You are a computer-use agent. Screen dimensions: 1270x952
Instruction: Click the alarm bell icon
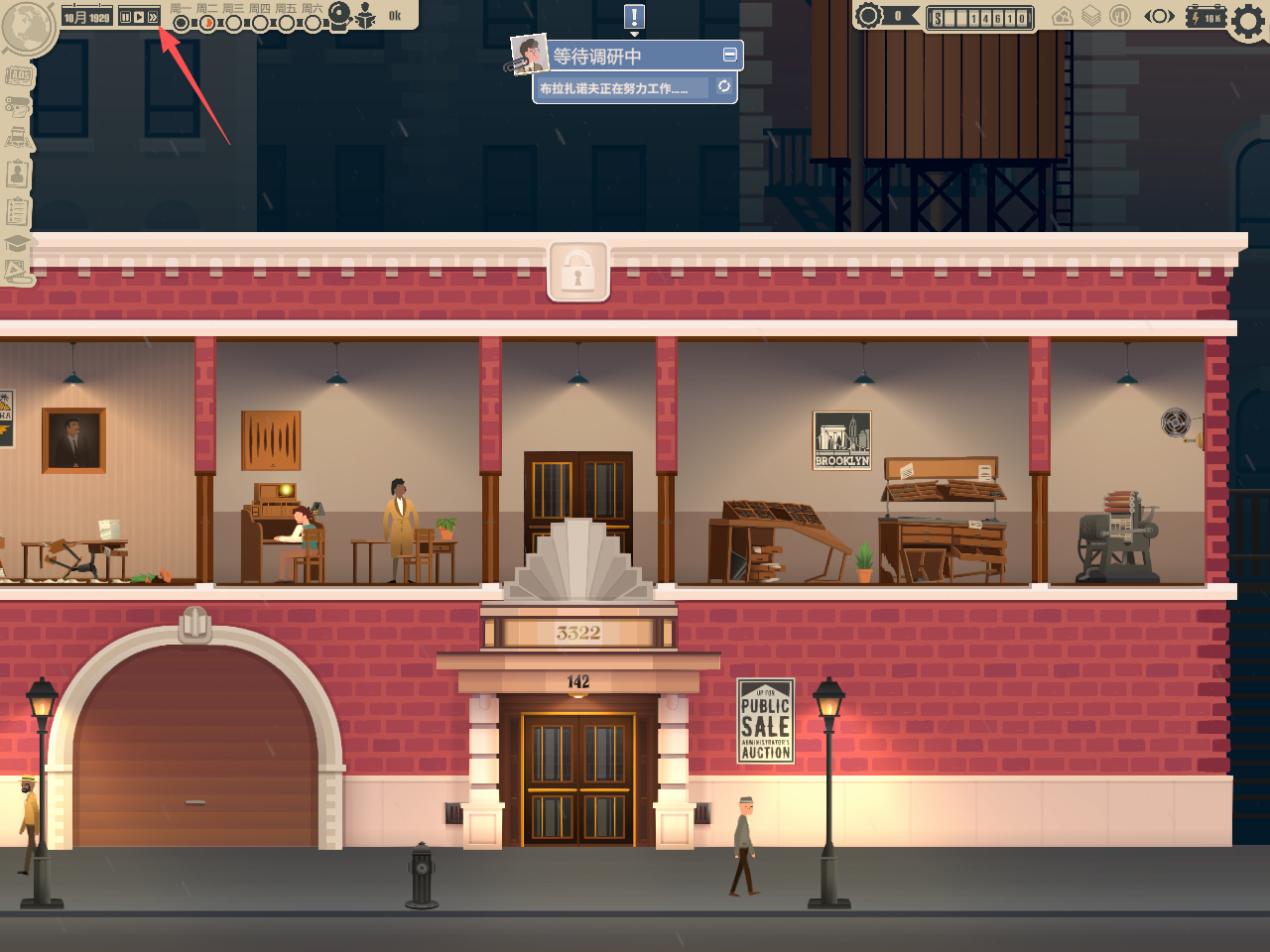(x=340, y=14)
